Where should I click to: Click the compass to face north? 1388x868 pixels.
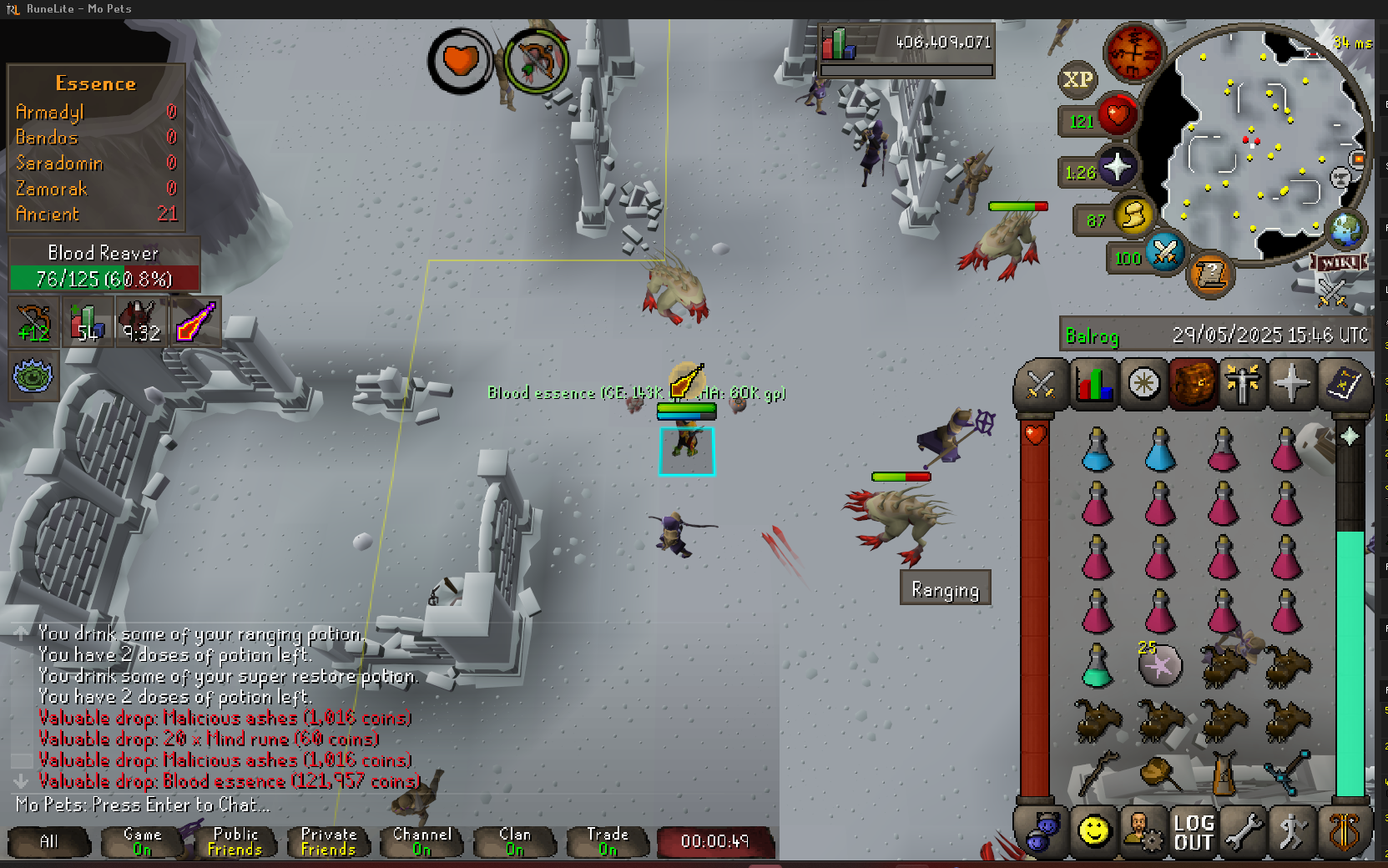[x=1133, y=51]
